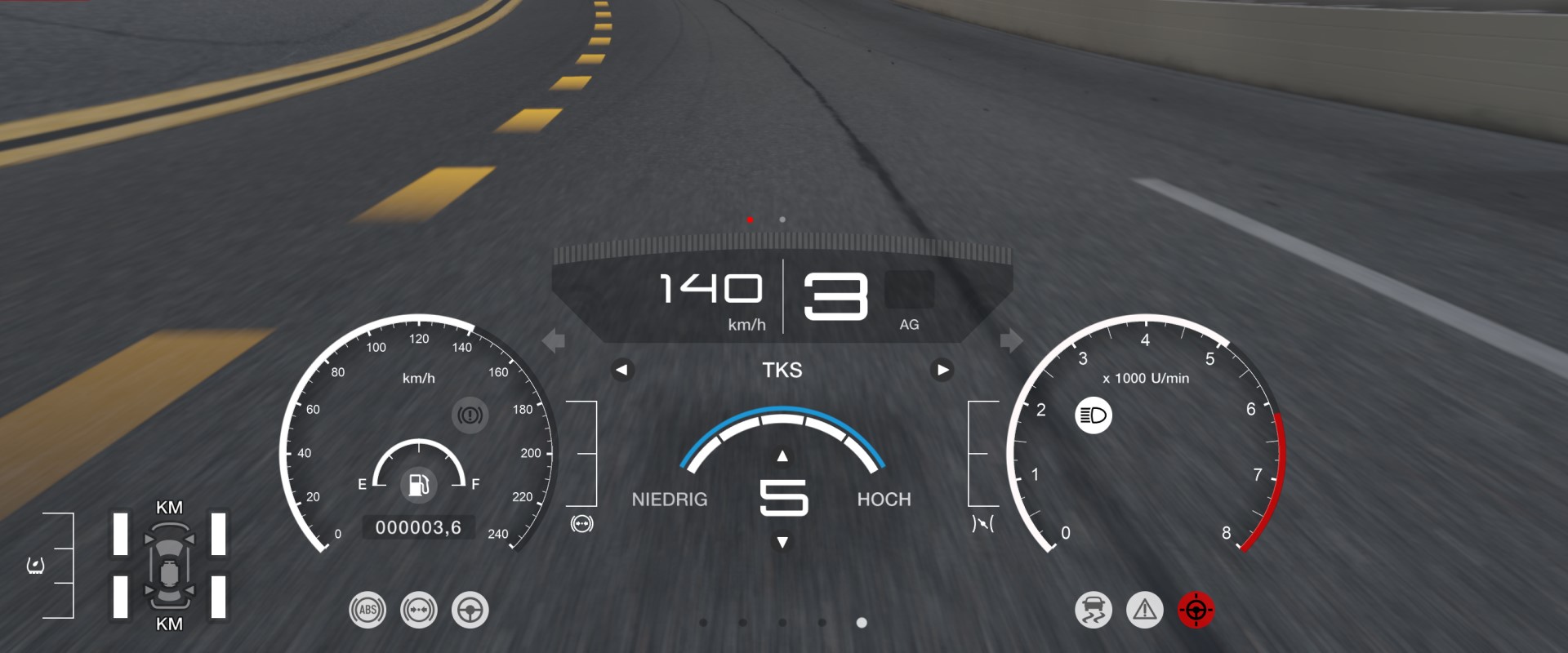The width and height of the screenshot is (1568, 653).
Task: Switch to the next setting right of TKS
Action: pos(942,370)
